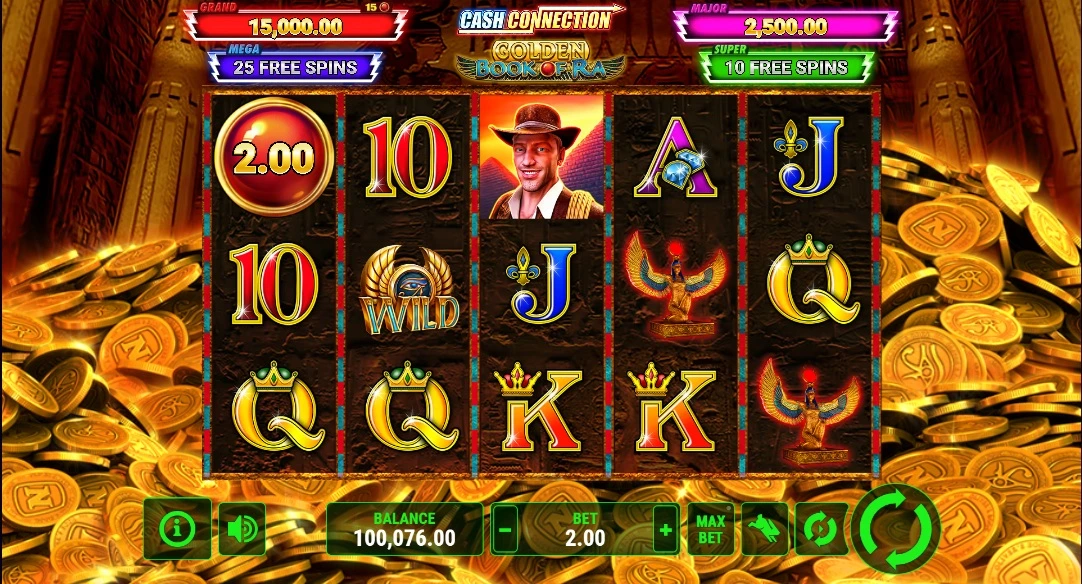This screenshot has width=1082, height=584.
Task: Increase the bet with plus button
Action: click(664, 529)
